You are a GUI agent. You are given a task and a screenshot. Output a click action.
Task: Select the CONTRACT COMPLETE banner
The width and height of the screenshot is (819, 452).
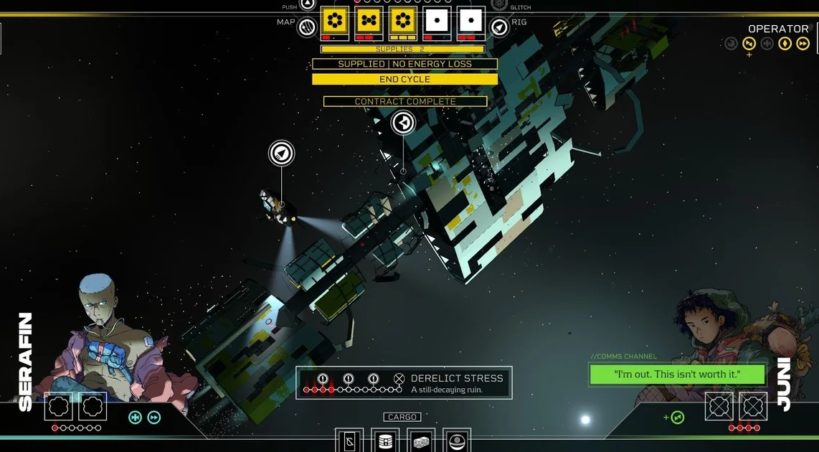pyautogui.click(x=404, y=102)
